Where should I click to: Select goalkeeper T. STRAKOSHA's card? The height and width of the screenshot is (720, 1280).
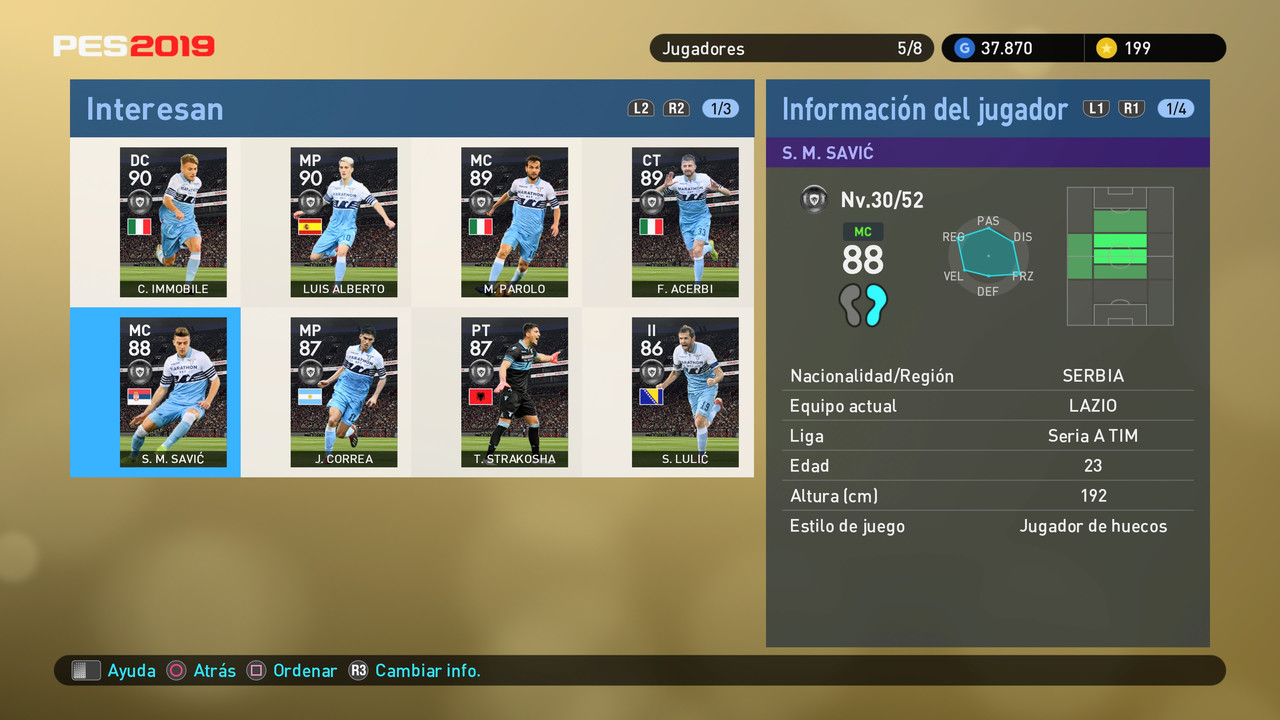coord(514,392)
